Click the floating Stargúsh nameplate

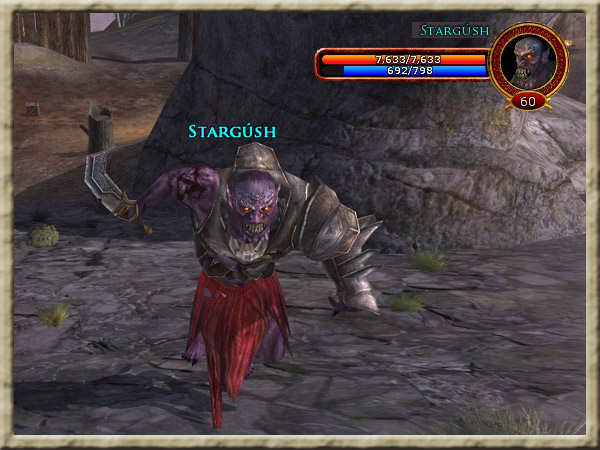click(x=232, y=131)
